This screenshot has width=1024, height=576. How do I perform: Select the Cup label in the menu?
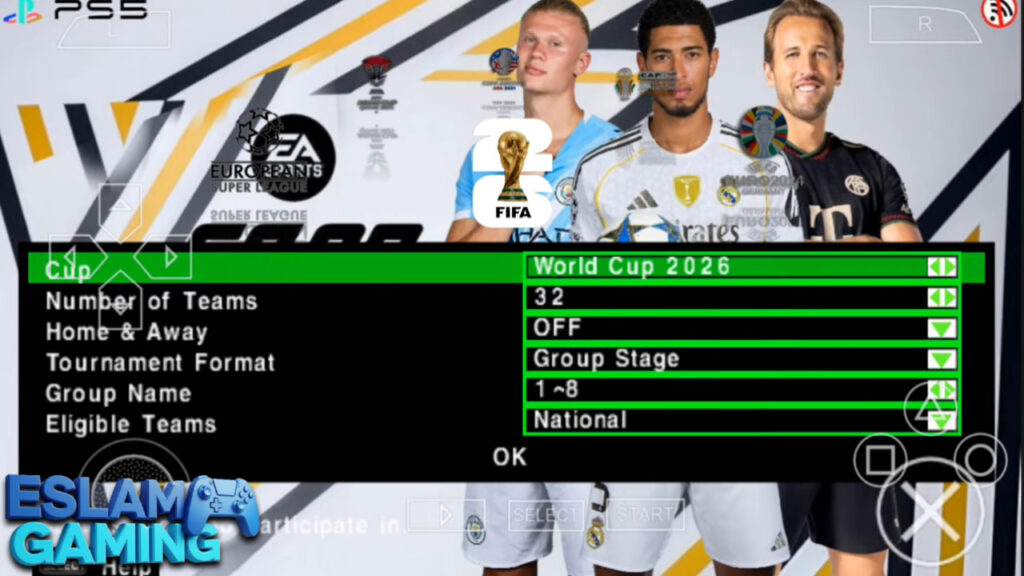pyautogui.click(x=68, y=270)
